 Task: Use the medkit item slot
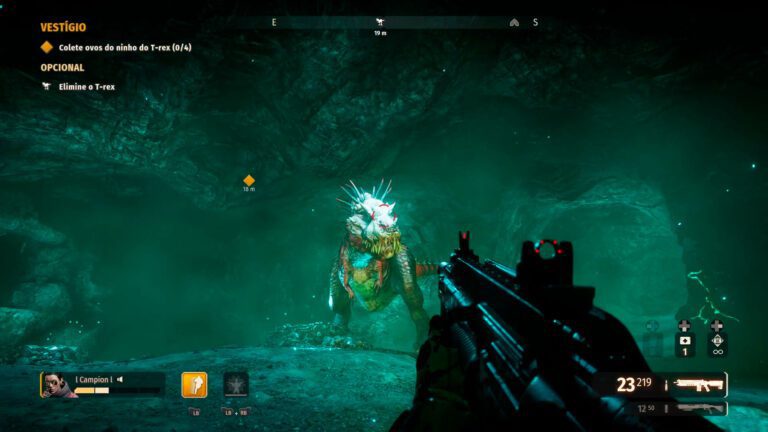click(684, 338)
